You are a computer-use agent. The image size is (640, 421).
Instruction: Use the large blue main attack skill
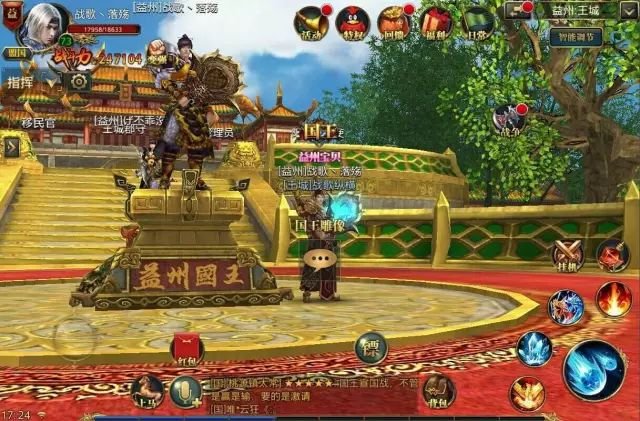click(x=594, y=370)
